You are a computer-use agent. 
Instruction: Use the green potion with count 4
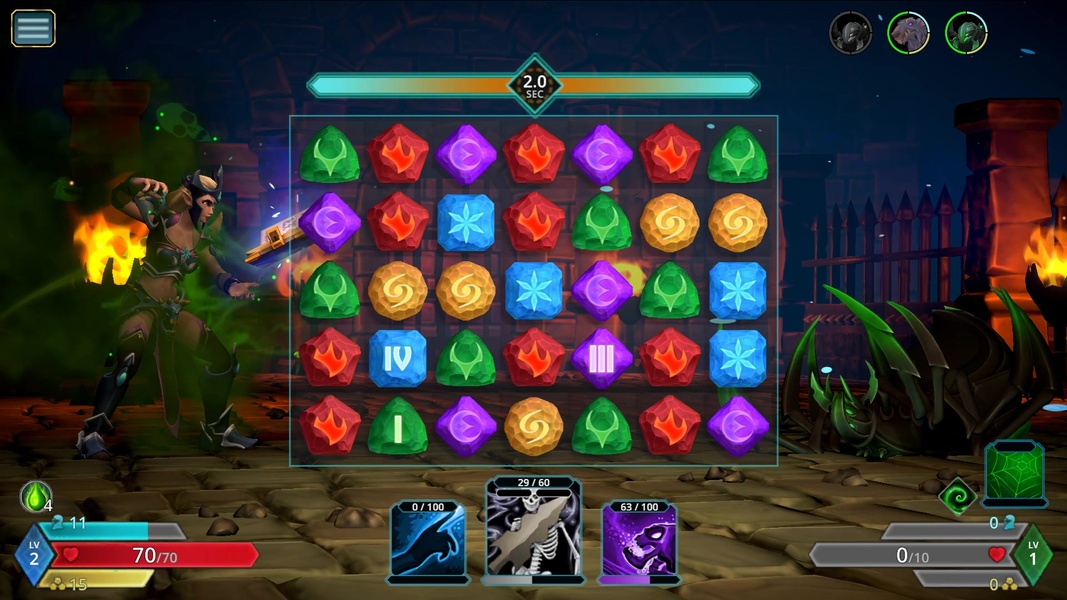coord(35,496)
